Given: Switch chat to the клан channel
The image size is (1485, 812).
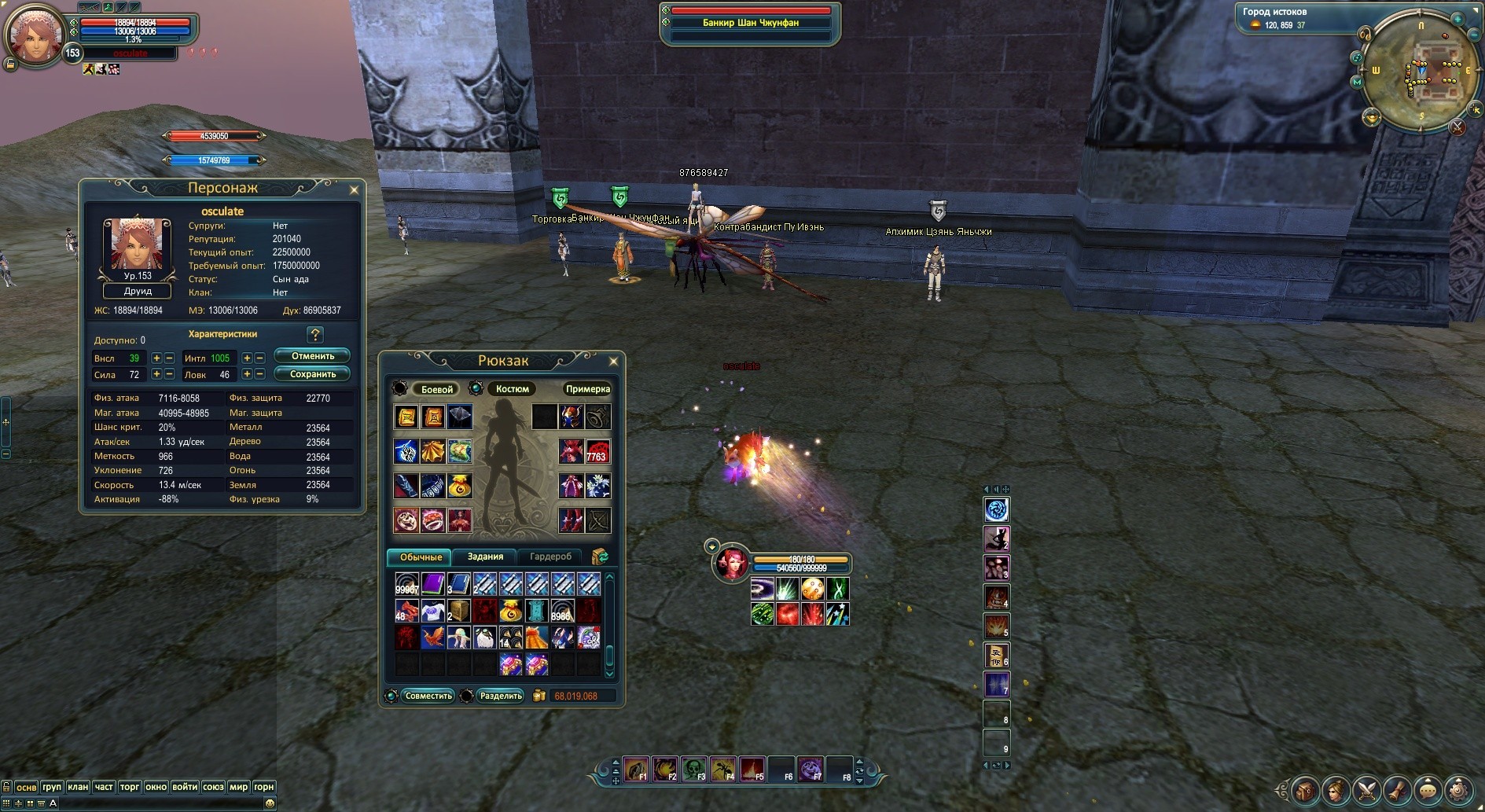Looking at the screenshot, I should click(x=78, y=787).
